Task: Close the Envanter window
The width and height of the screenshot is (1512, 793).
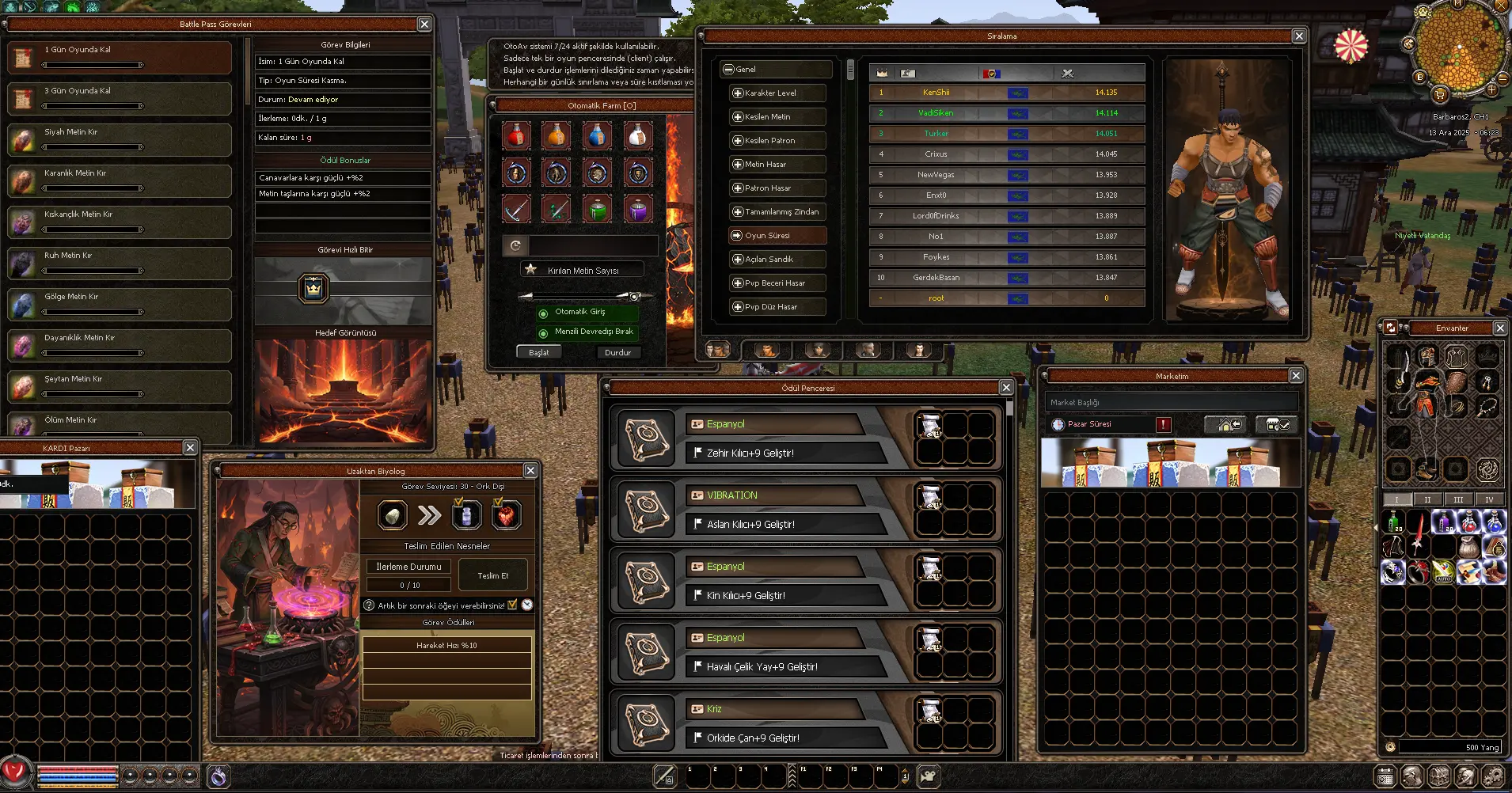Action: 1500,328
